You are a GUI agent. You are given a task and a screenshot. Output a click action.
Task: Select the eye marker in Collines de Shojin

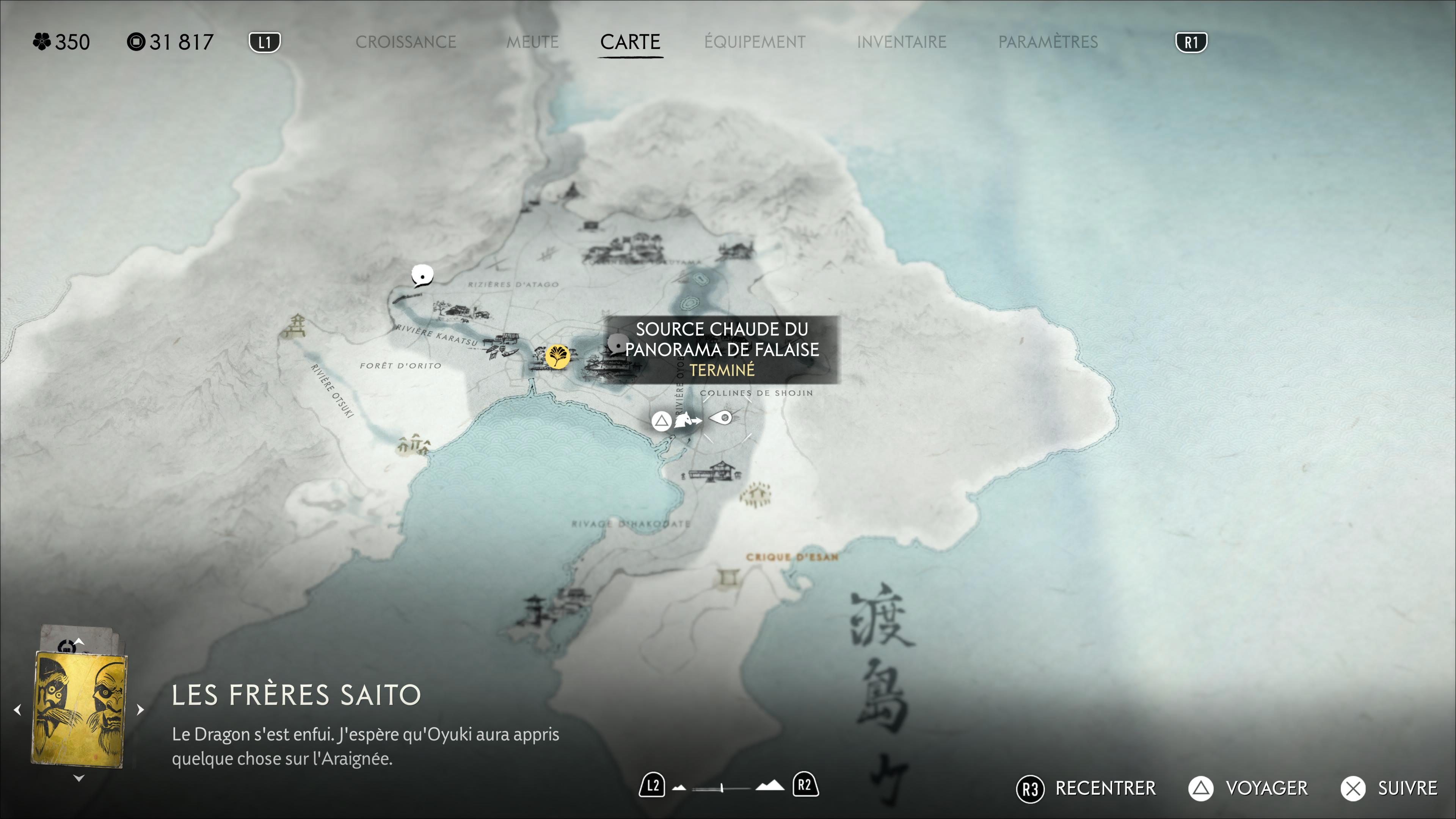coord(721,418)
